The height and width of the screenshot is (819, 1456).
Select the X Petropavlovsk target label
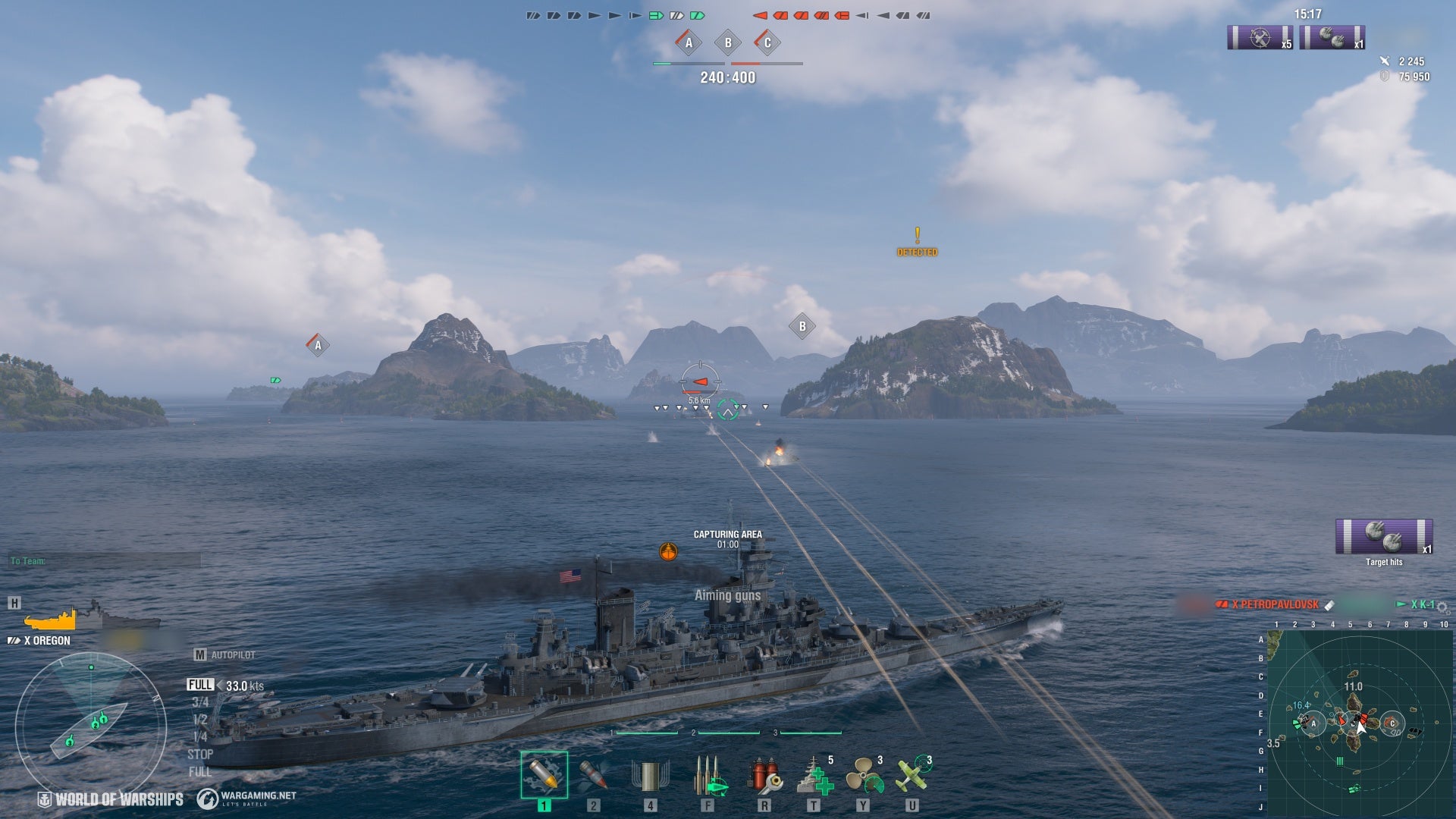coord(1274,604)
